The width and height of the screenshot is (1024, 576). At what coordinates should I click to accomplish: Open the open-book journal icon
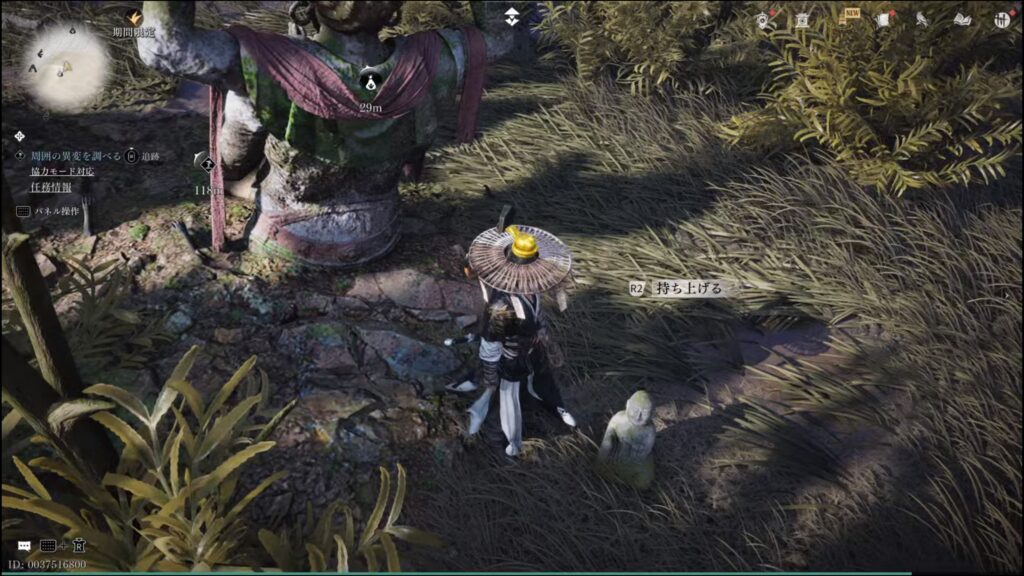(x=962, y=19)
